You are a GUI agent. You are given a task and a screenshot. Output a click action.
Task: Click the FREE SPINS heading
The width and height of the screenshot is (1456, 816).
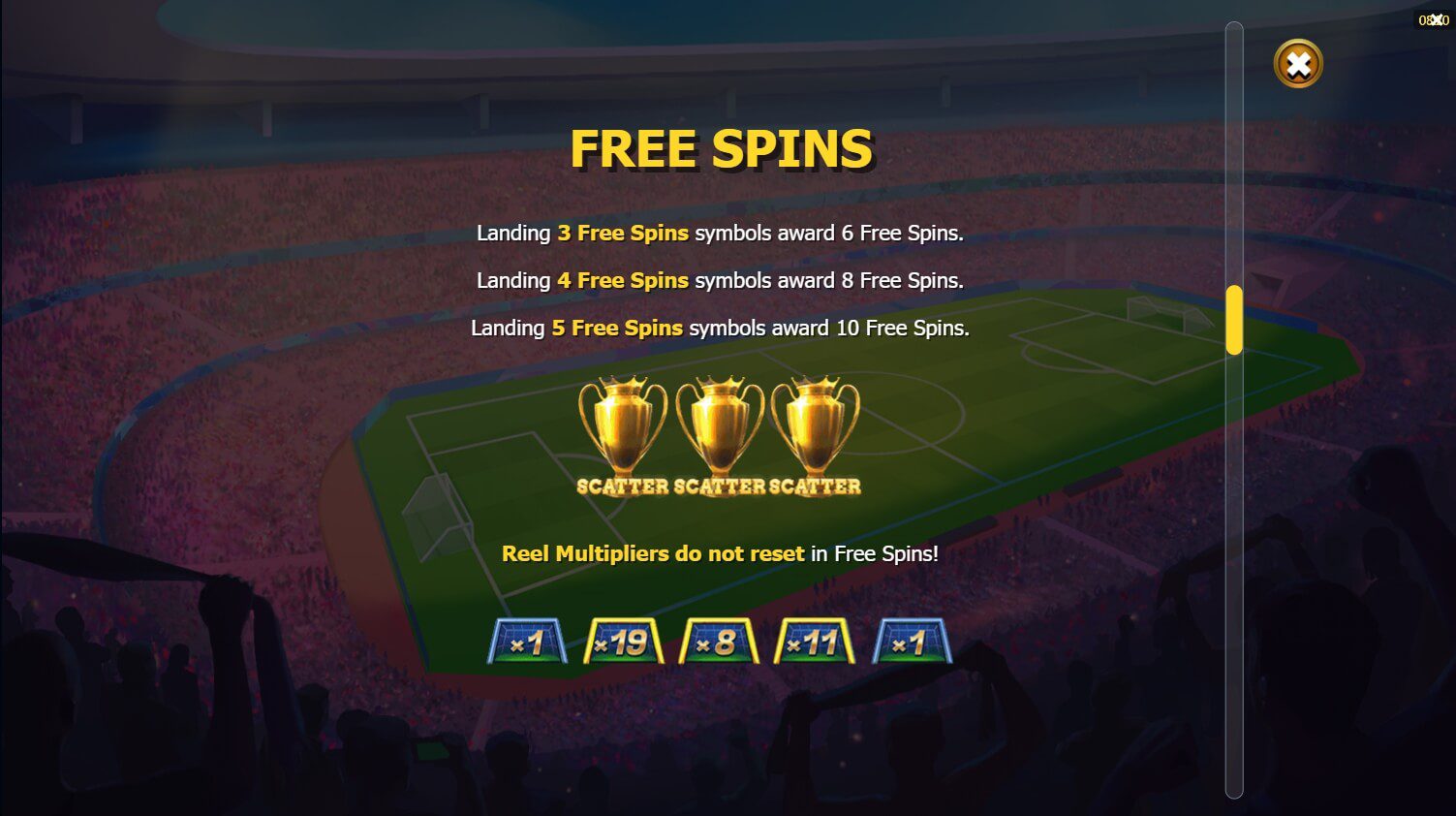(723, 148)
